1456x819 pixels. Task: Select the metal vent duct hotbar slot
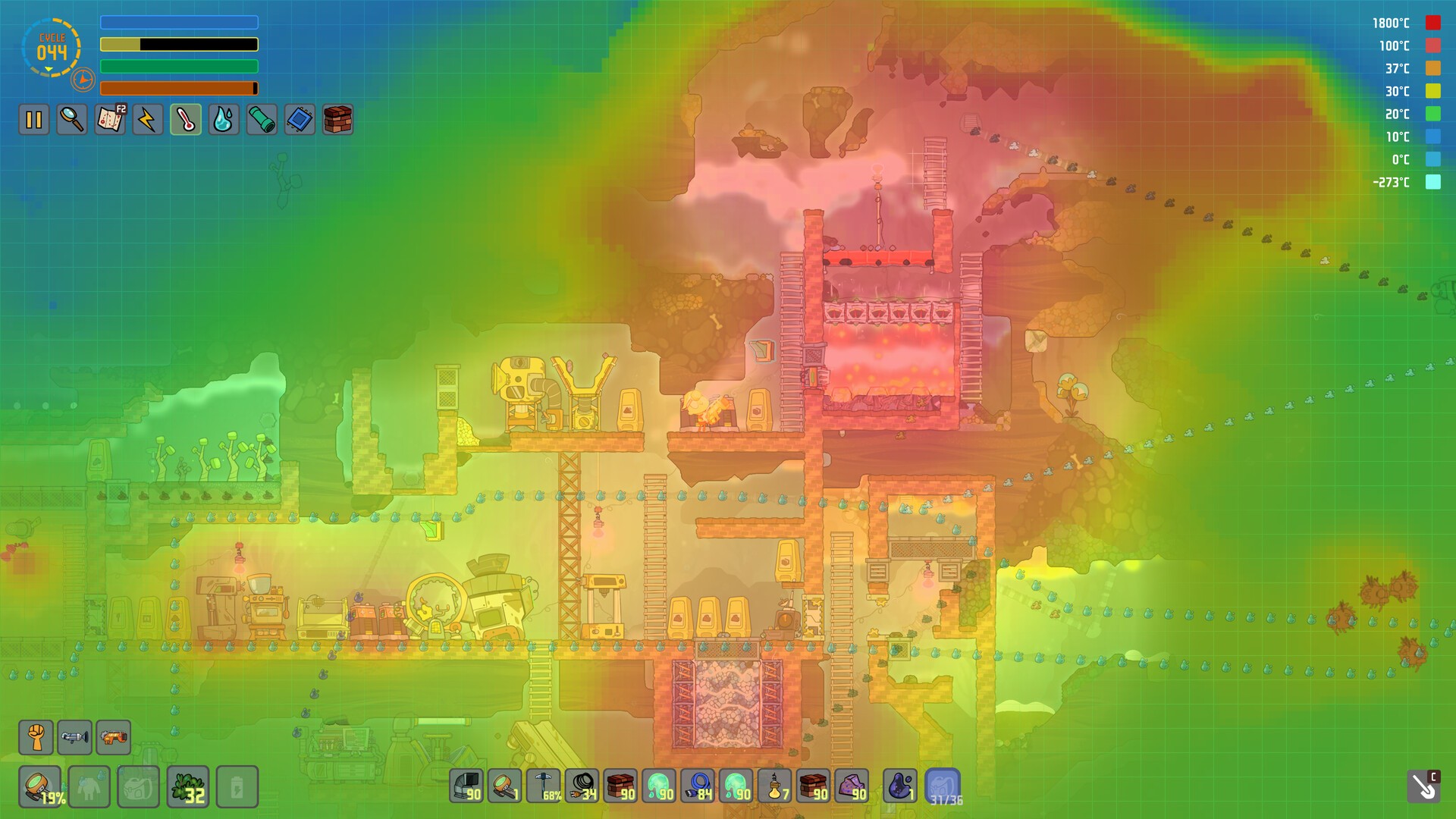coord(466,786)
